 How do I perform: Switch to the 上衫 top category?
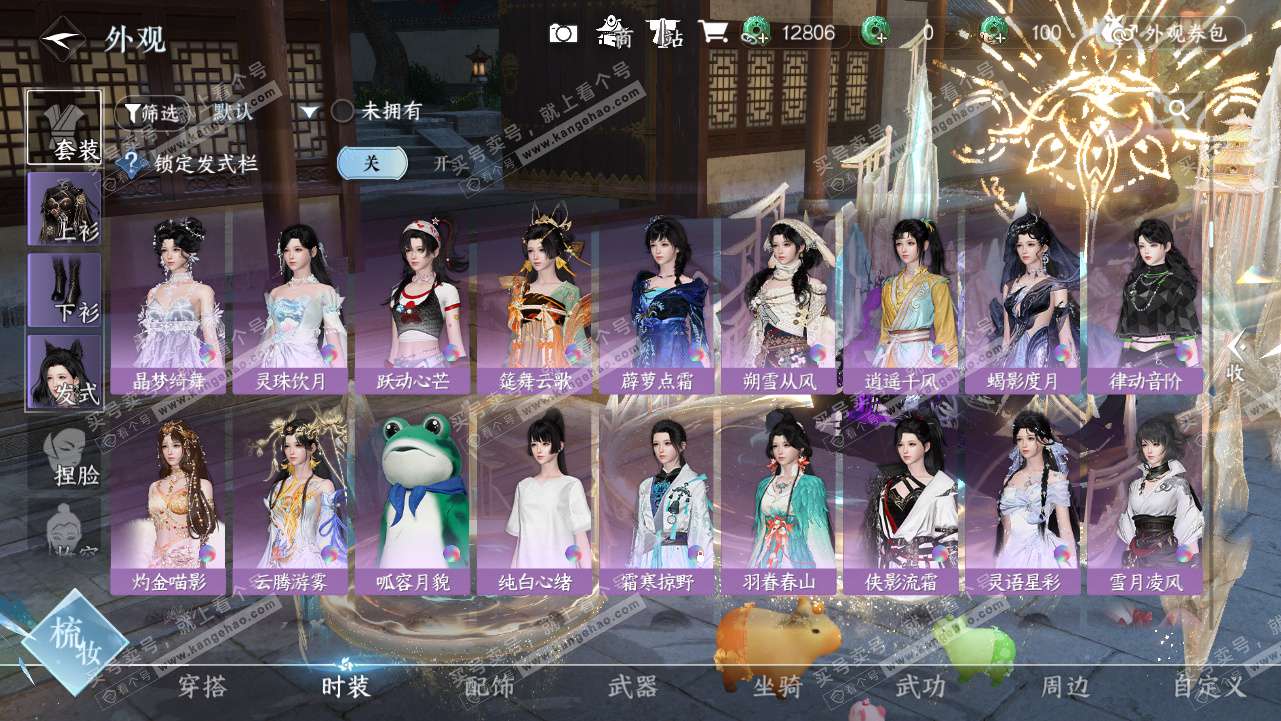tap(64, 209)
